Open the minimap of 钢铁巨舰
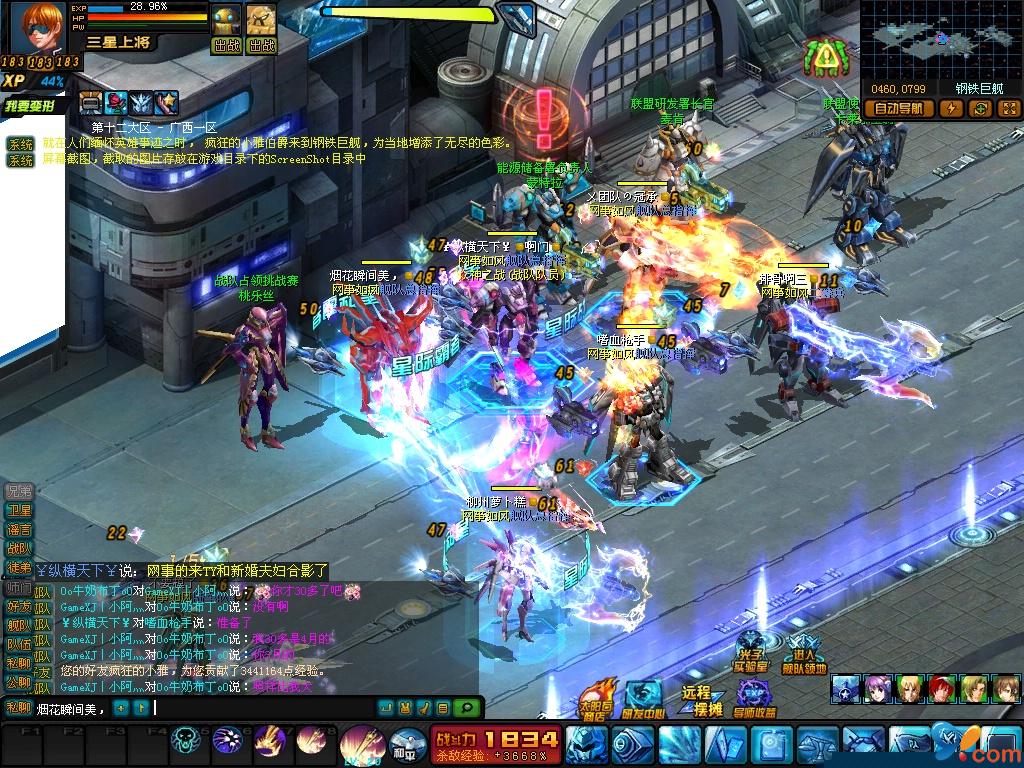1024x768 pixels. pyautogui.click(x=940, y=40)
